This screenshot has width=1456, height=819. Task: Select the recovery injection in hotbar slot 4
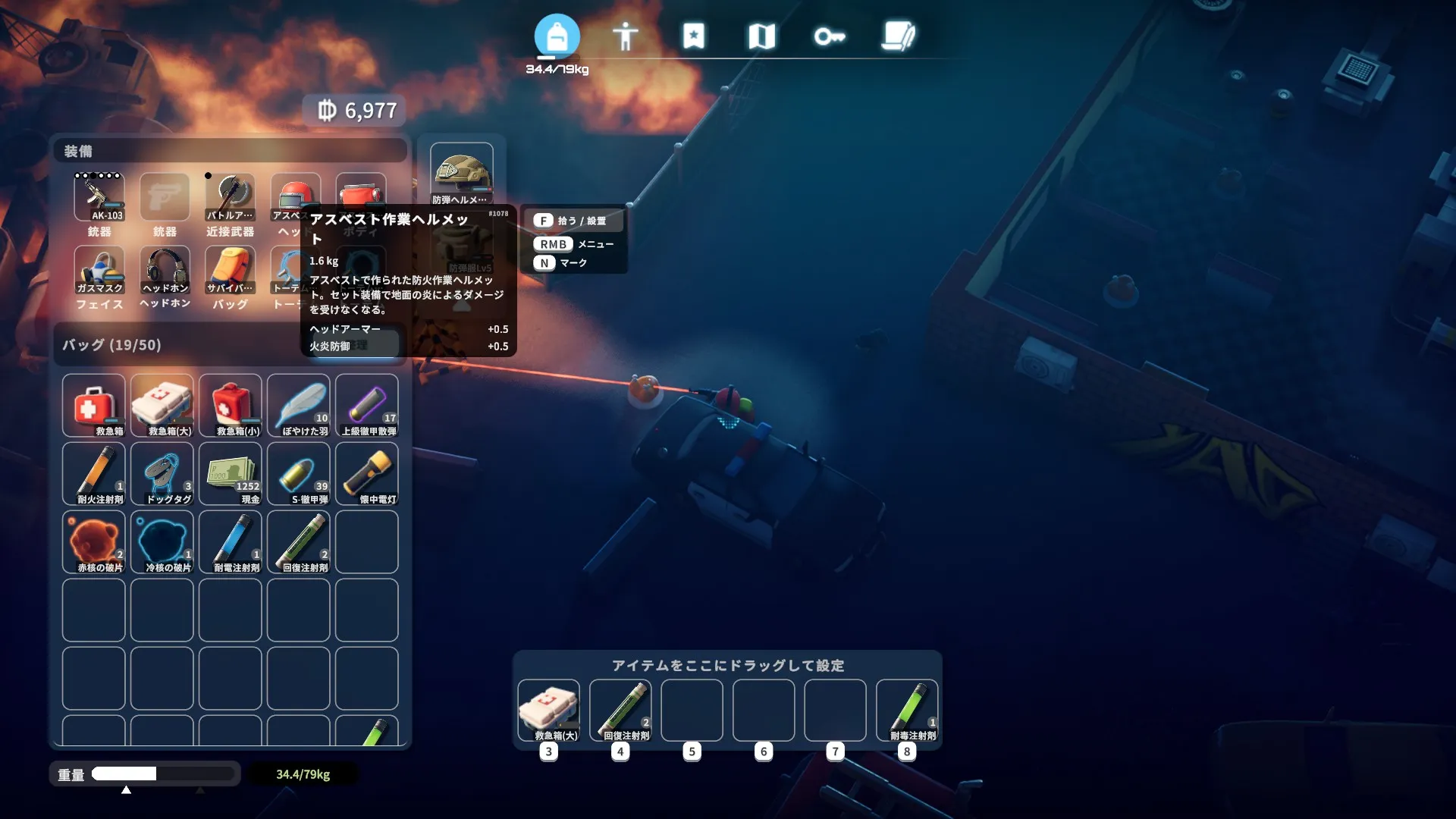pos(620,710)
